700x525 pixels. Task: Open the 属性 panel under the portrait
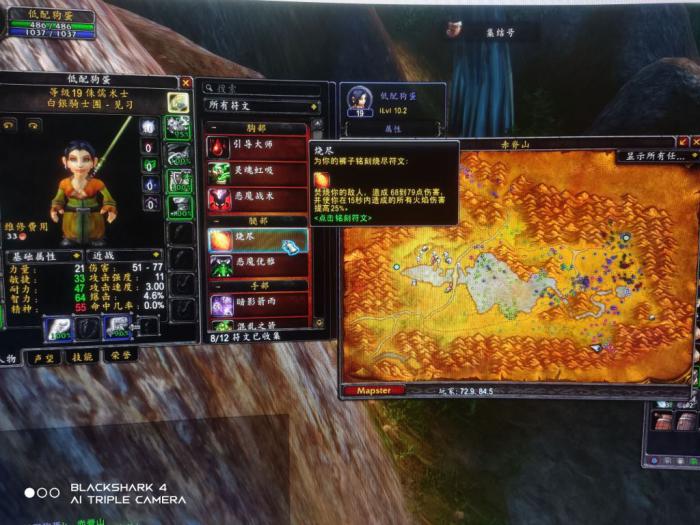pos(391,129)
